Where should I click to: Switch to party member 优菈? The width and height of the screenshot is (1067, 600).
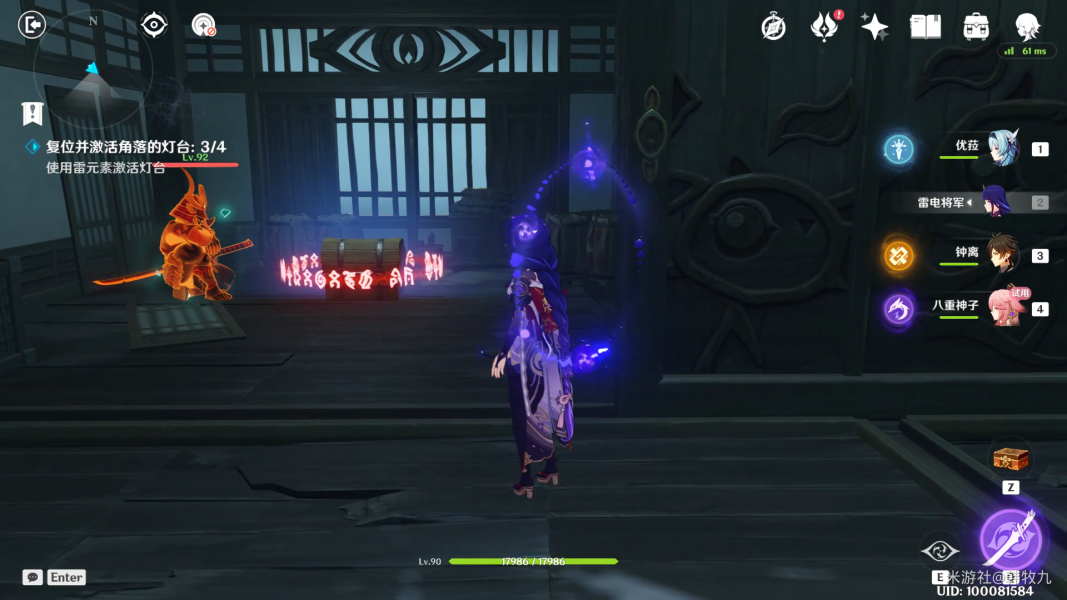pyautogui.click(x=1001, y=148)
